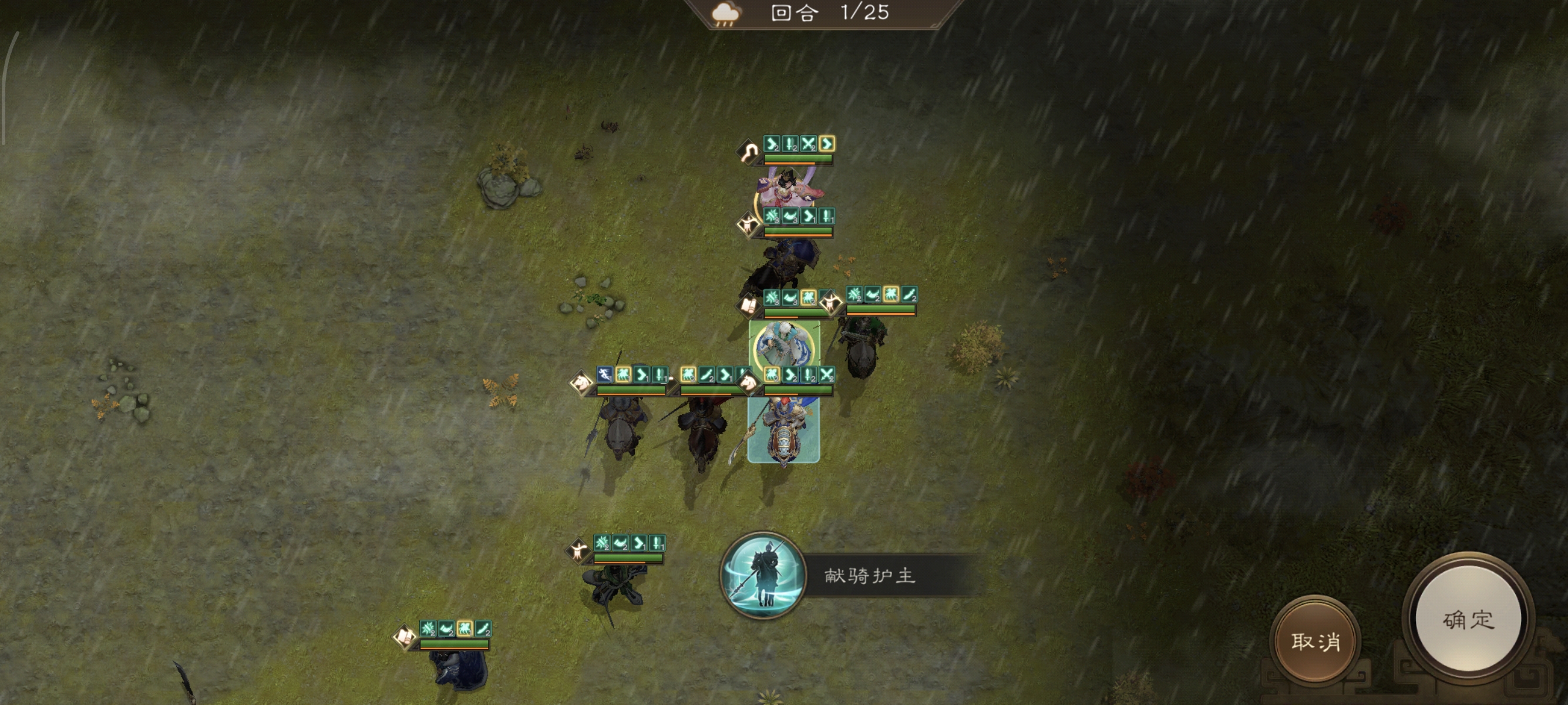The image size is (1568, 705).
Task: Click the scroll emblem of the bottom-left unit
Action: pyautogui.click(x=404, y=636)
